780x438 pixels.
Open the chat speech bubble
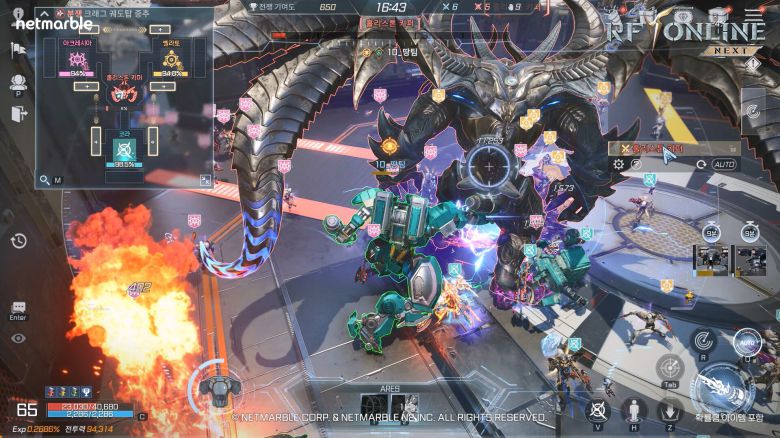18,307
